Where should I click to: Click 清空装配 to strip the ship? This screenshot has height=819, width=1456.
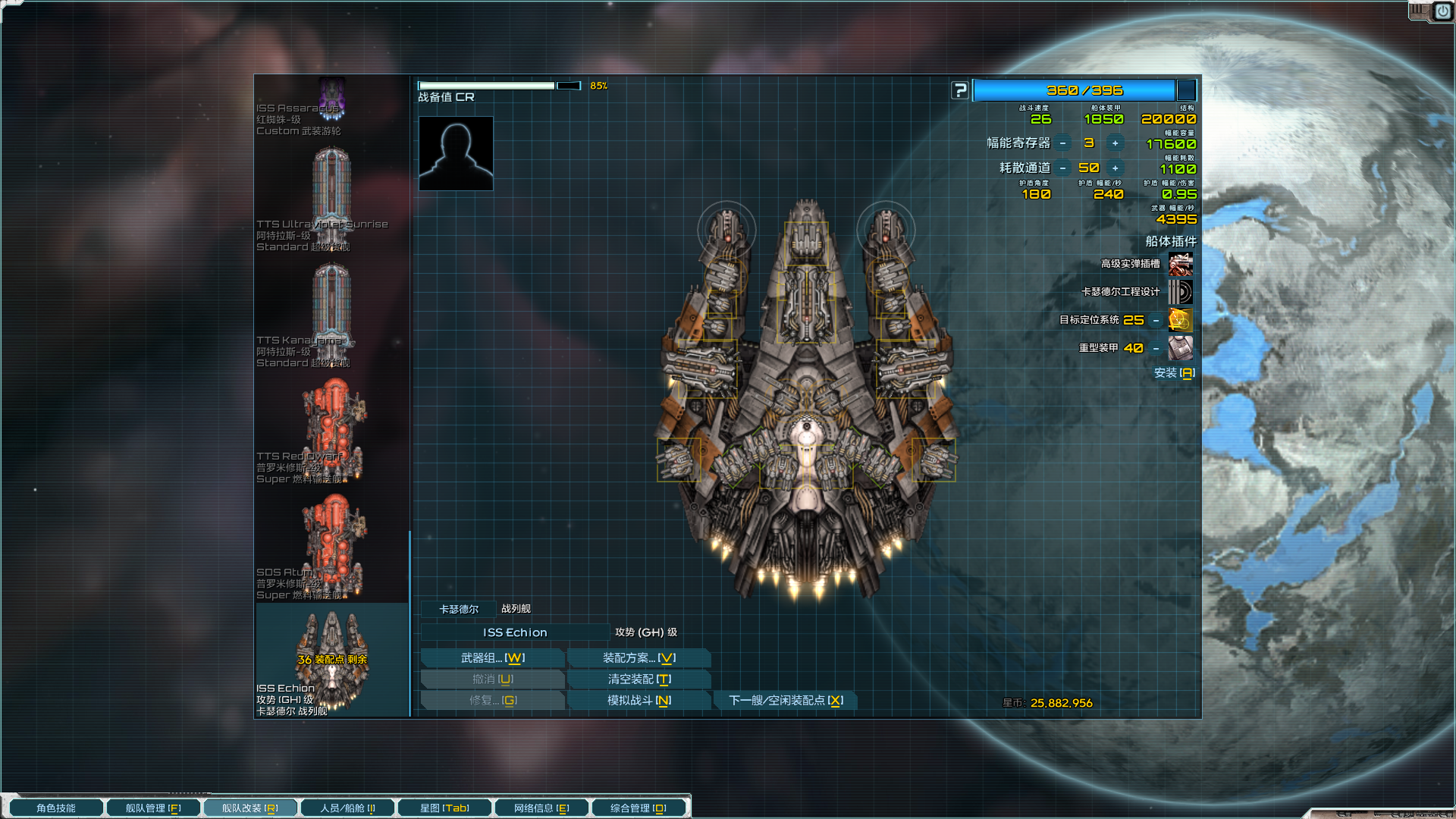tap(639, 679)
